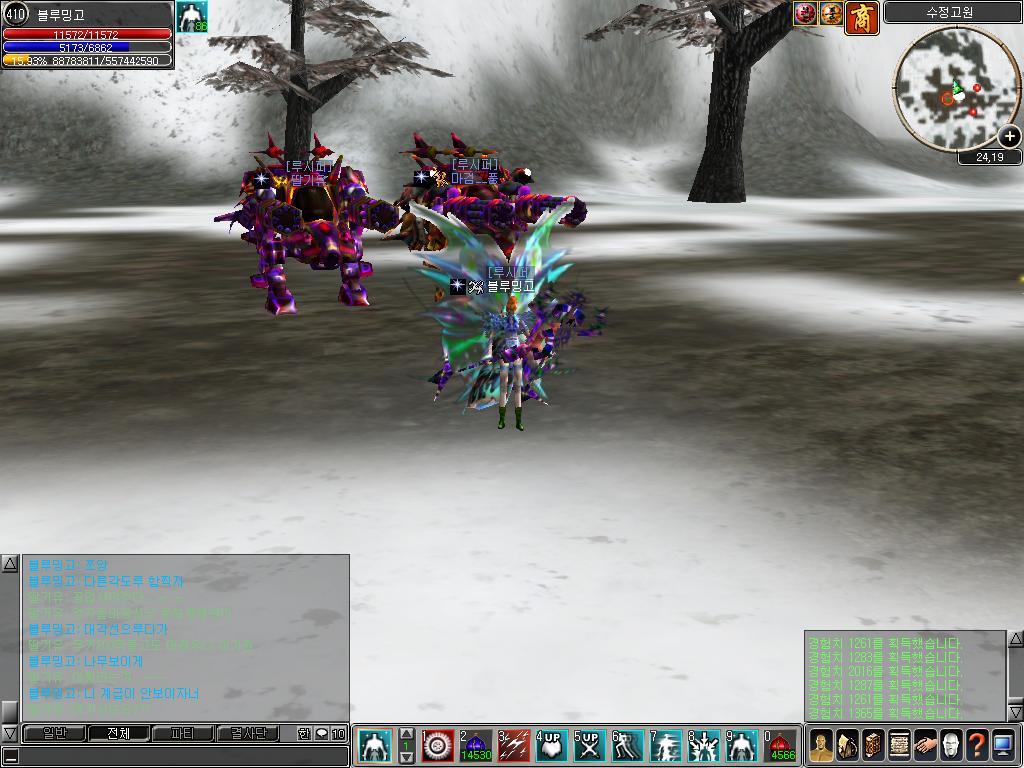Viewport: 1024px width, 768px height.
Task: Open the 파티 chat tab
Action: [183, 733]
